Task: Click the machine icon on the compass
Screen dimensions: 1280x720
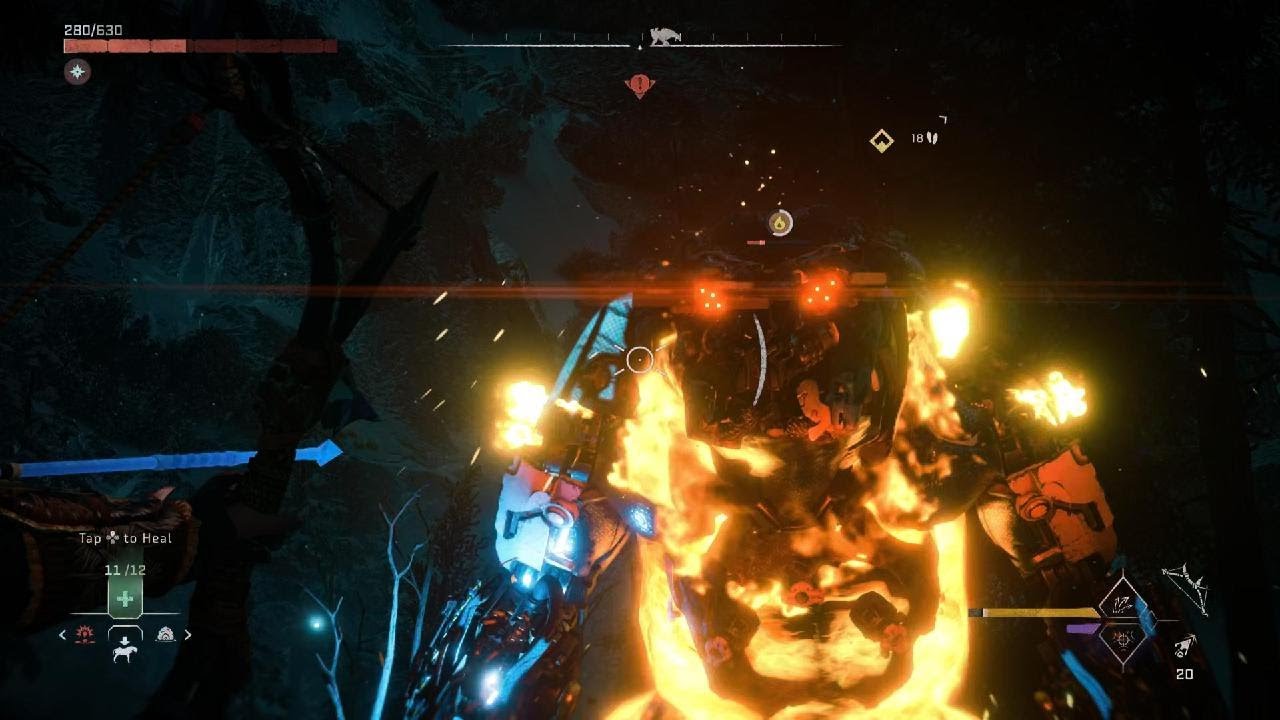Action: pyautogui.click(x=664, y=37)
